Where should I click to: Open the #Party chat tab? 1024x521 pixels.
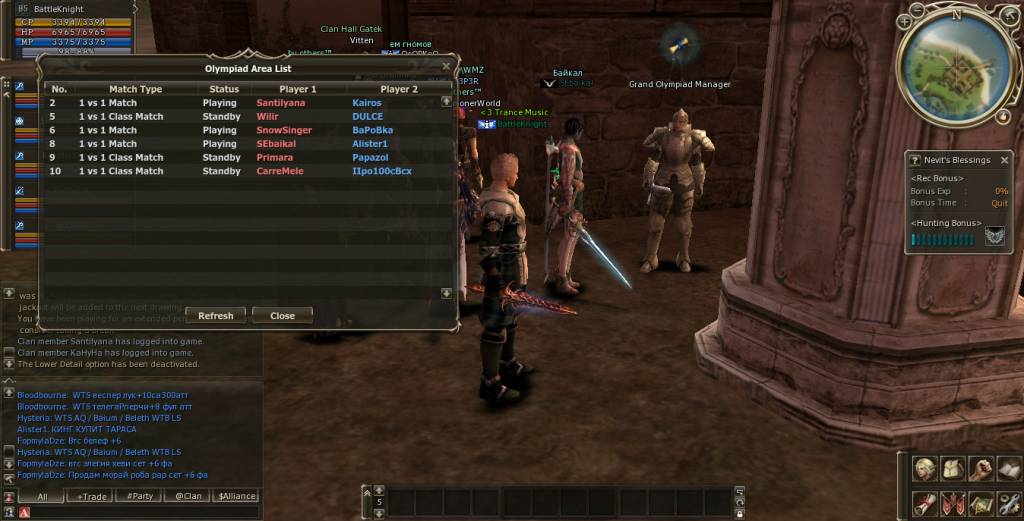pyautogui.click(x=140, y=496)
